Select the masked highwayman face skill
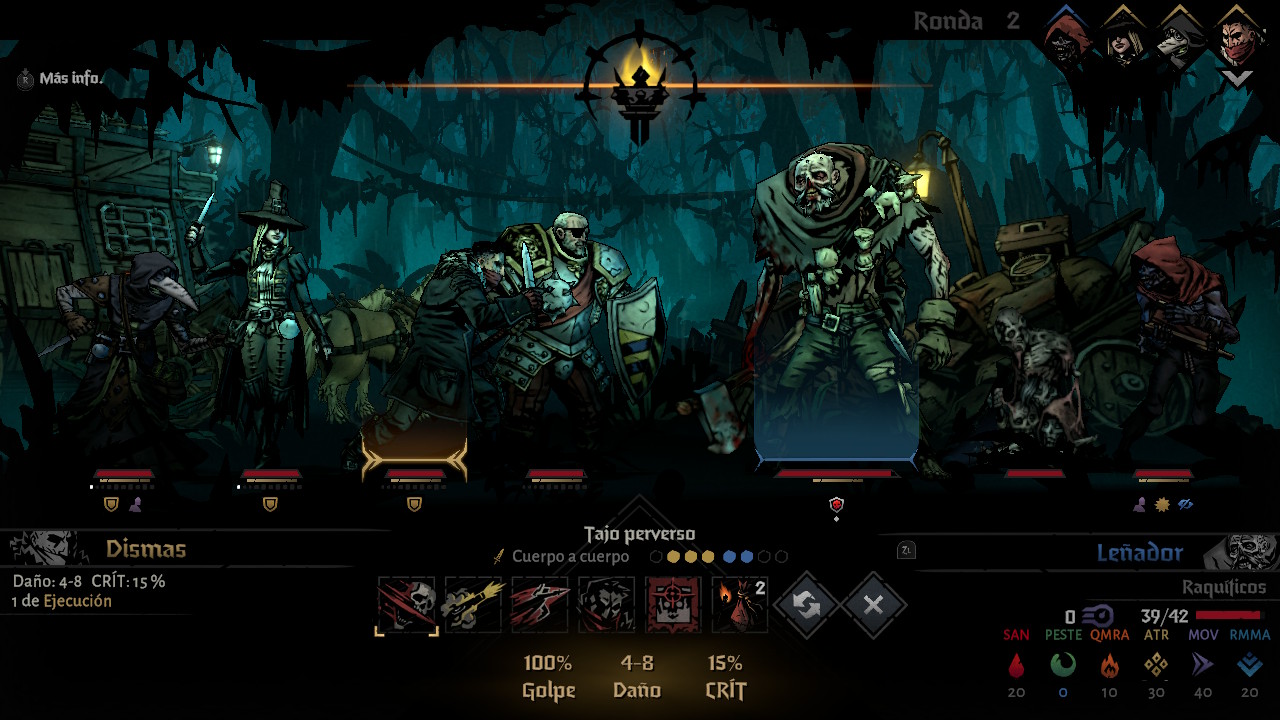Screen dimensions: 1280x720 [607, 604]
